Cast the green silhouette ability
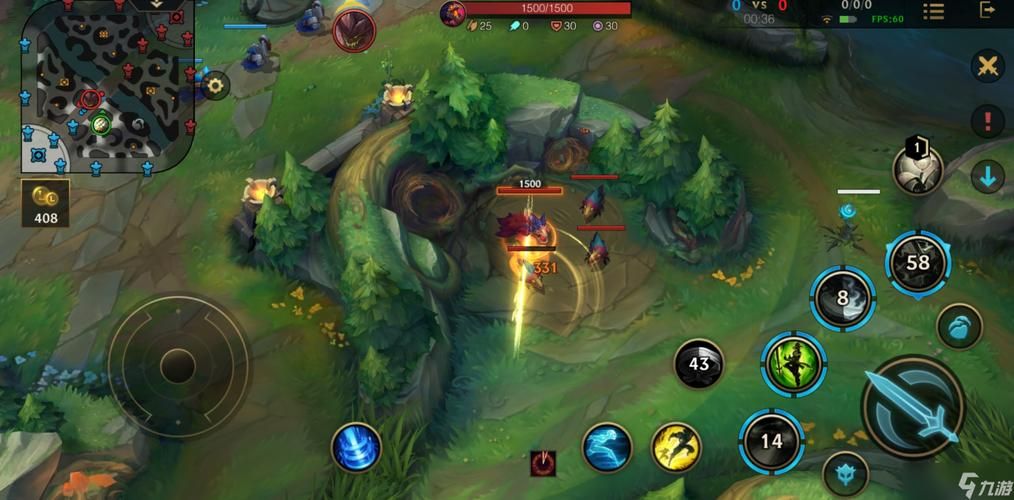1014x500 pixels. point(793,363)
